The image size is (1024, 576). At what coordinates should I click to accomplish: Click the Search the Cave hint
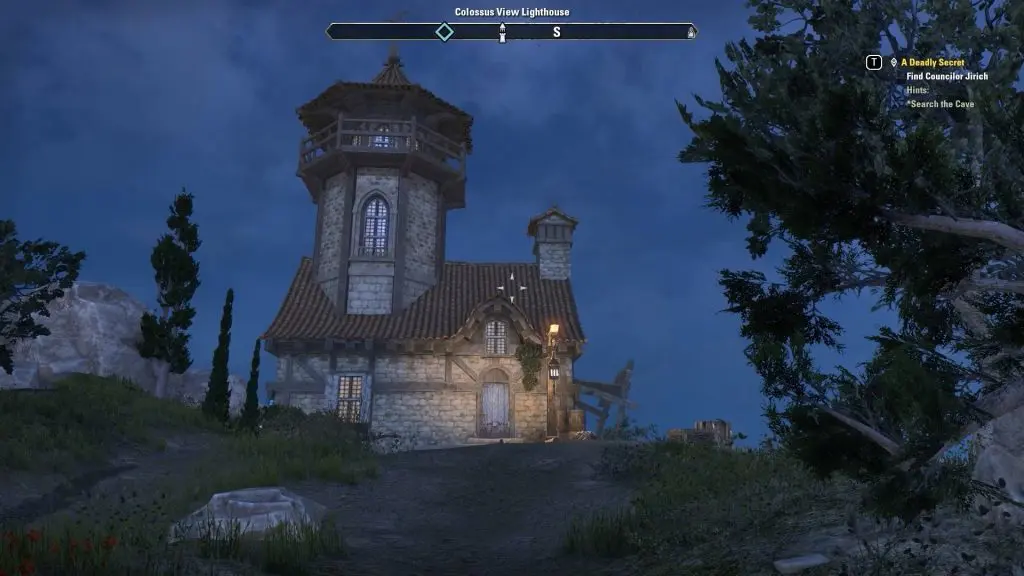pos(941,104)
